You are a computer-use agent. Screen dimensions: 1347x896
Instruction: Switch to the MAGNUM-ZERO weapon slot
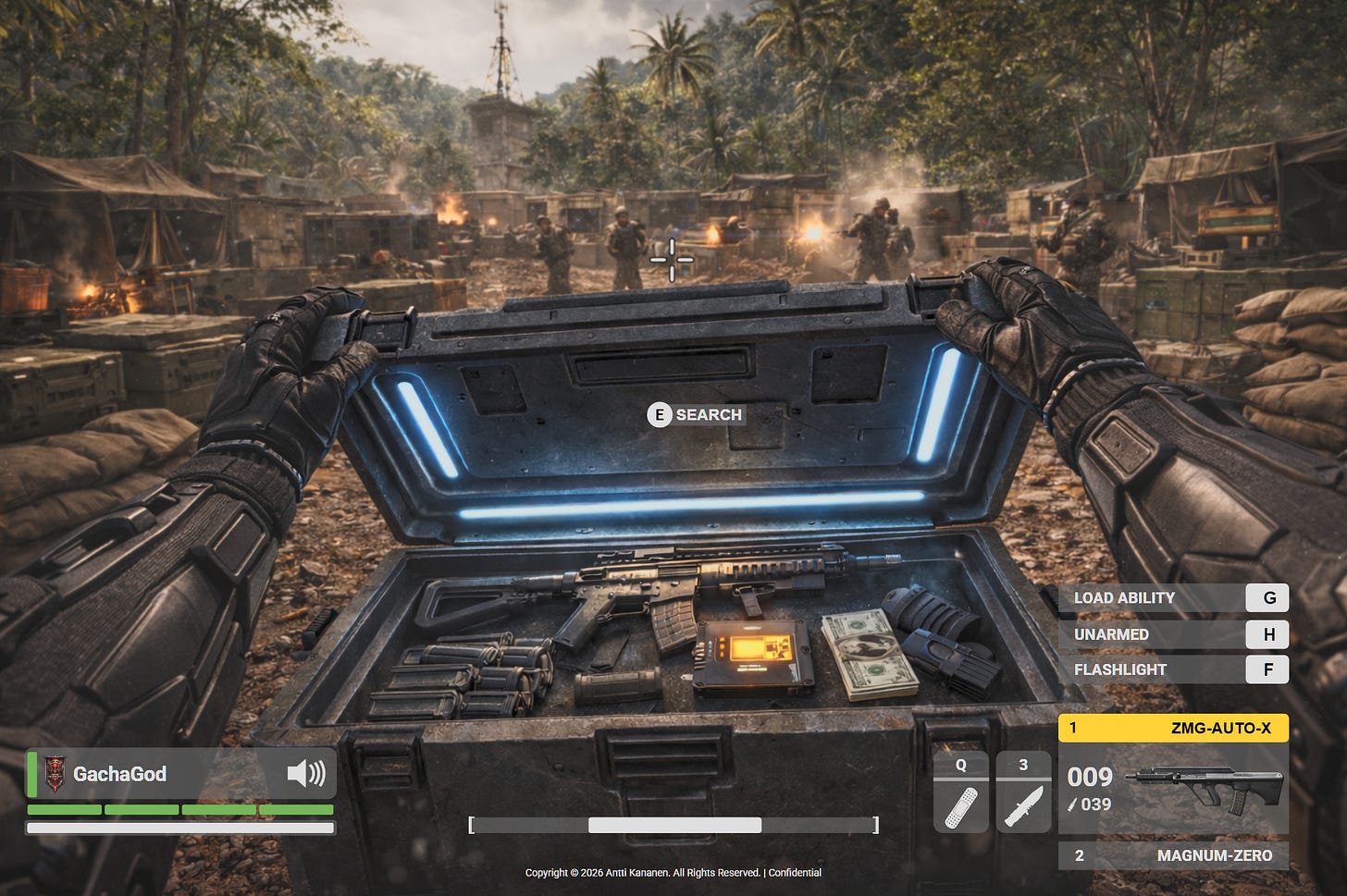tap(1173, 855)
